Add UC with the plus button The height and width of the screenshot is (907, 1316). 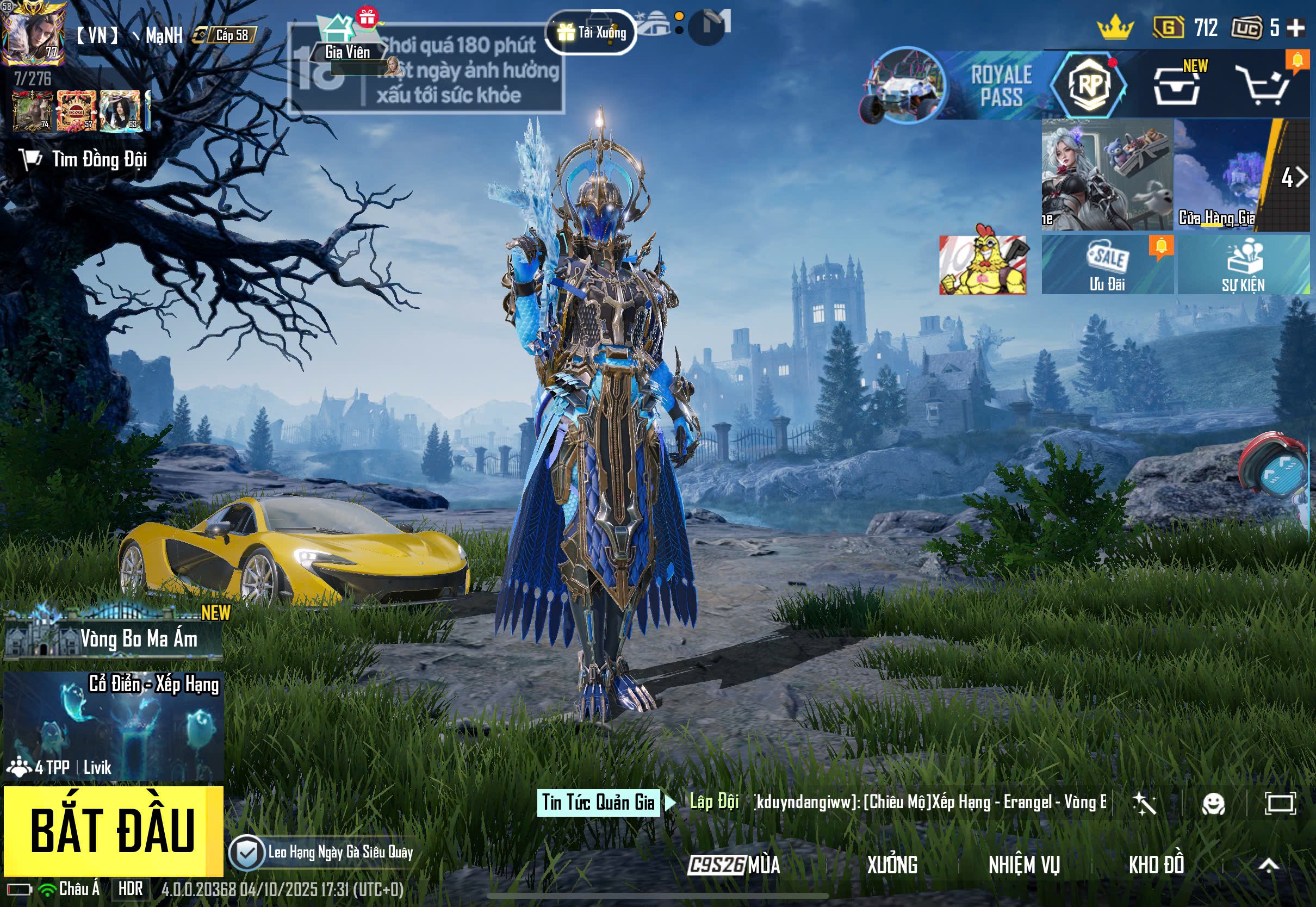coord(1296,27)
